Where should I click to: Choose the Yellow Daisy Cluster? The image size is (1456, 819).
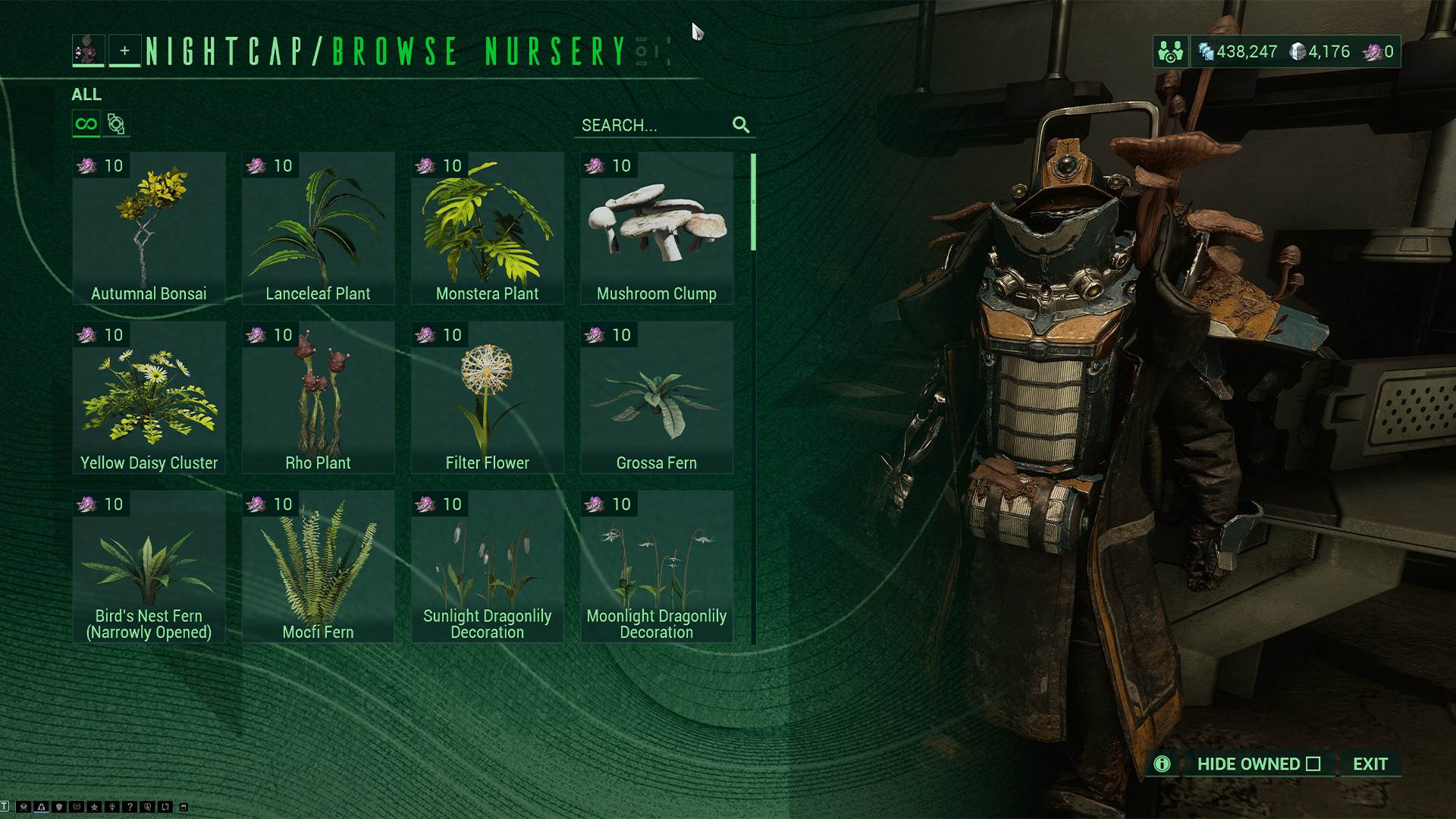[149, 397]
